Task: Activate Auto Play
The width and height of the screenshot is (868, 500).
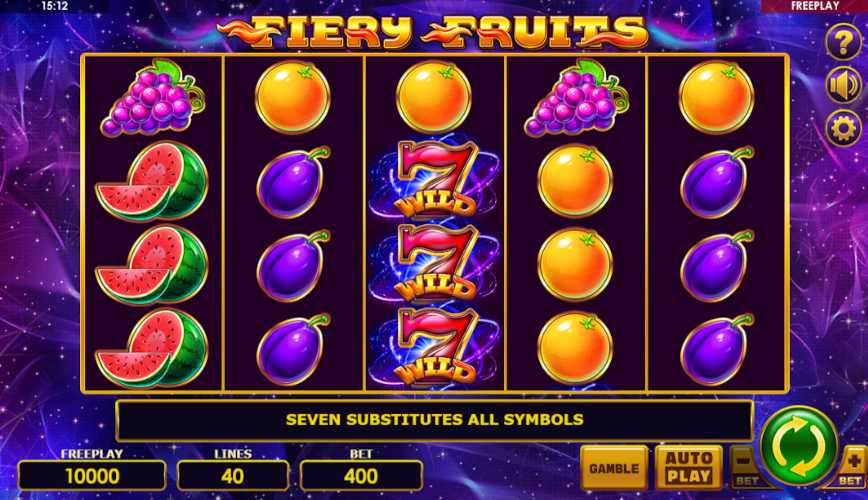Action: (x=688, y=468)
